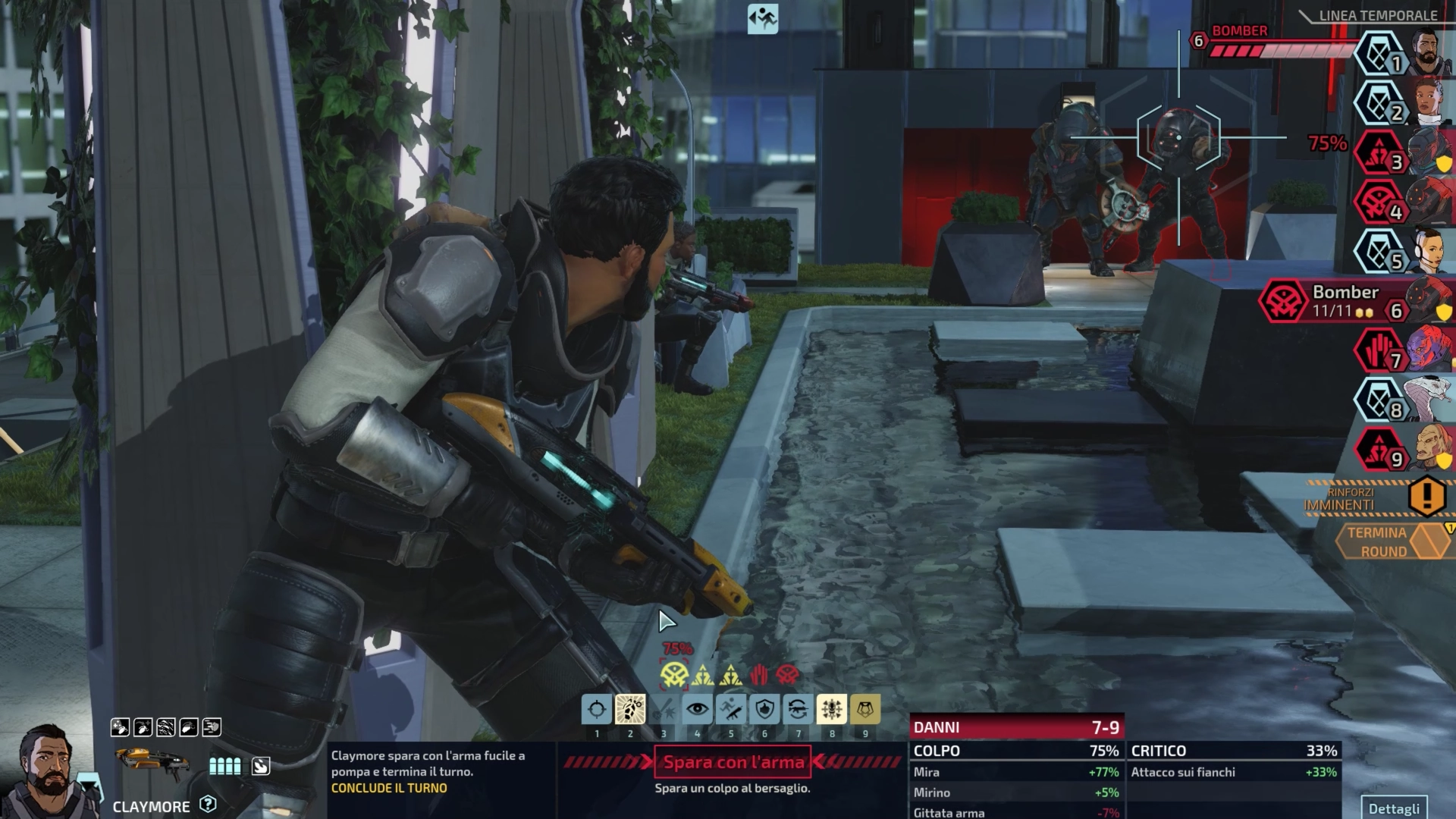Select the crosshair fire weapon ability
Image resolution: width=1456 pixels, height=819 pixels.
tap(597, 710)
